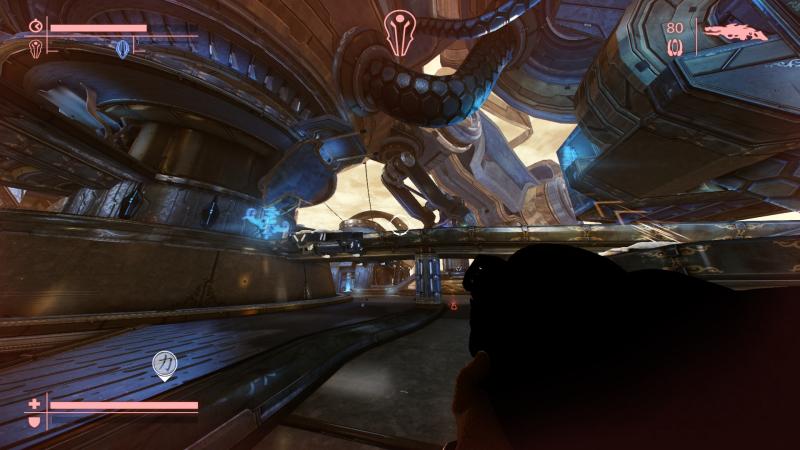The width and height of the screenshot is (800, 450).
Task: Select the blue team score emblem
Action: 123,49
